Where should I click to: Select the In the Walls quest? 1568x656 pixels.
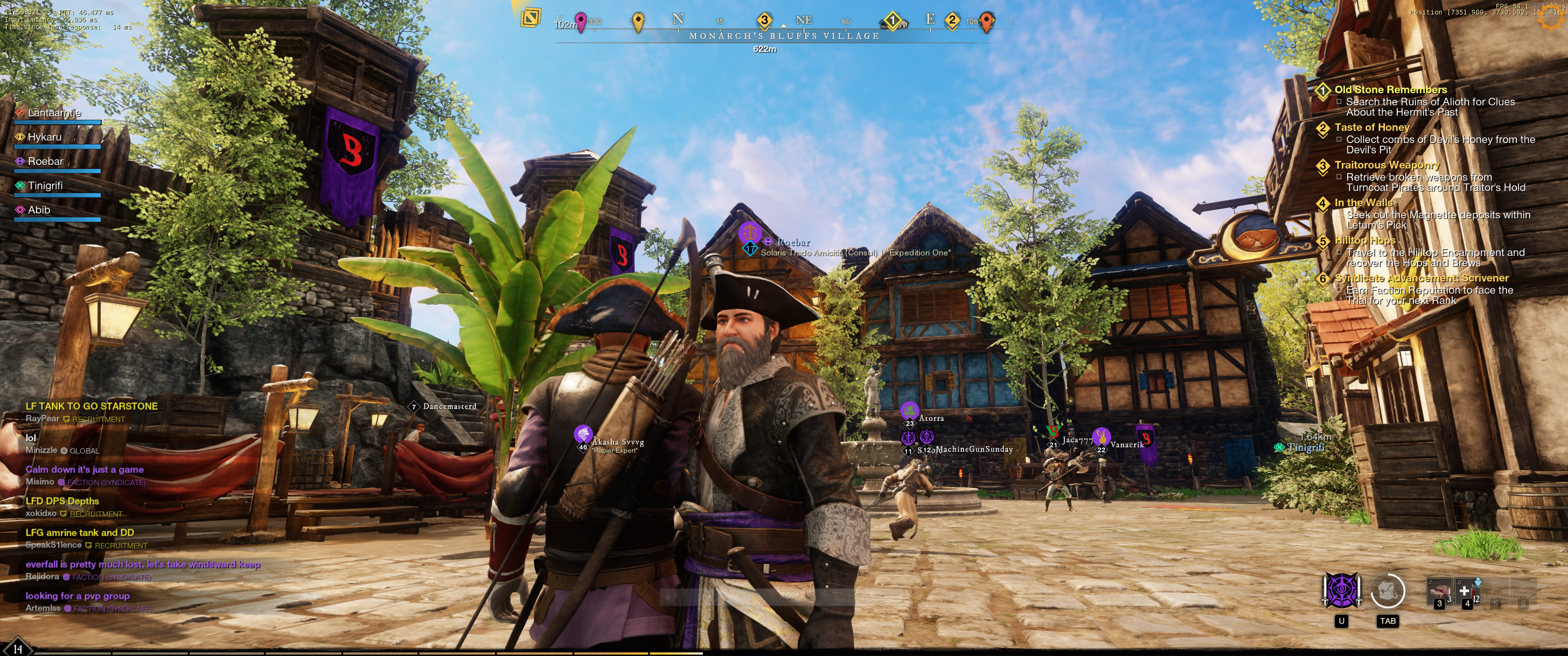1363,203
